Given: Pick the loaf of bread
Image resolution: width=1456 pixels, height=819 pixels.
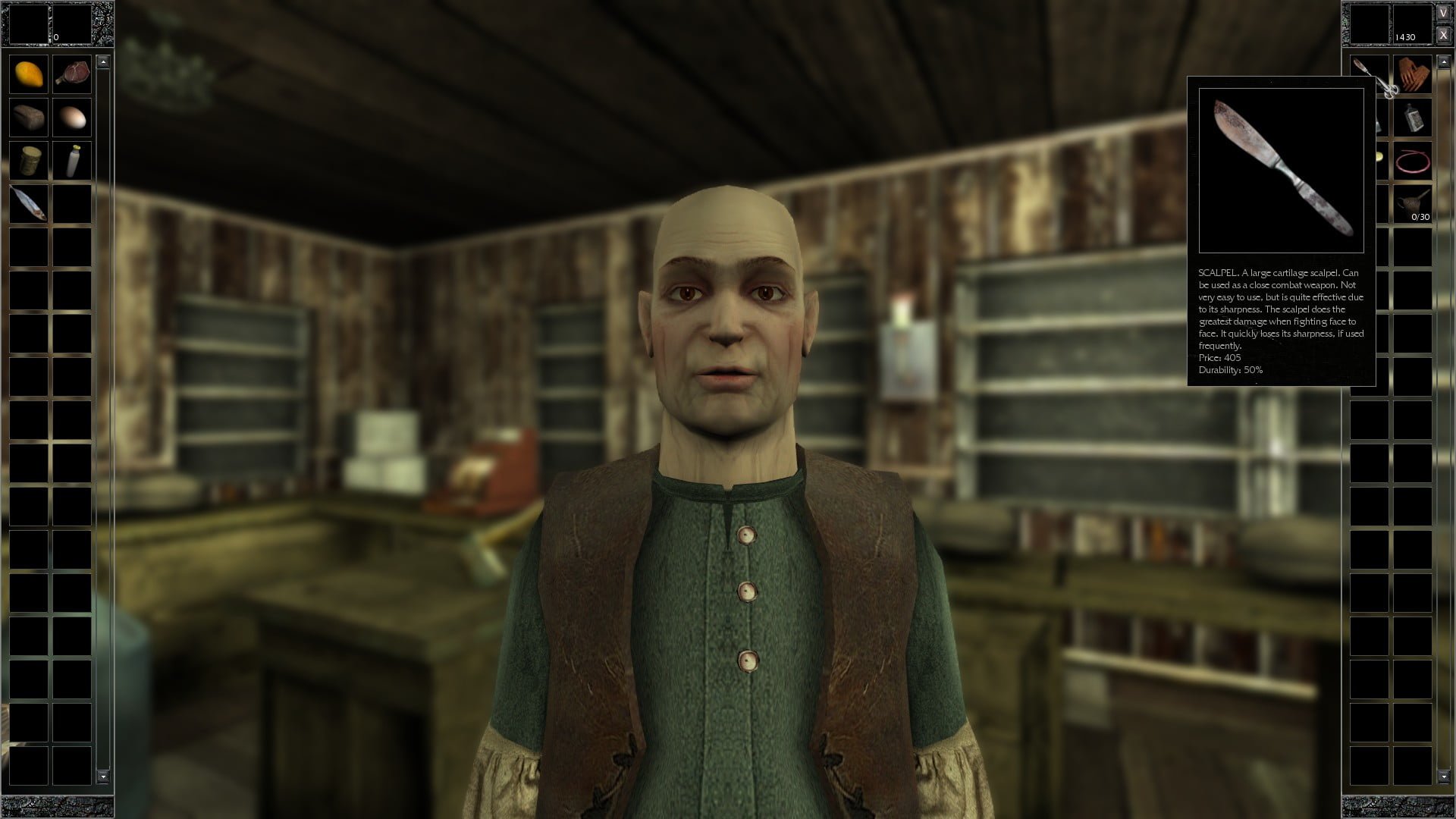Looking at the screenshot, I should coord(29,117).
